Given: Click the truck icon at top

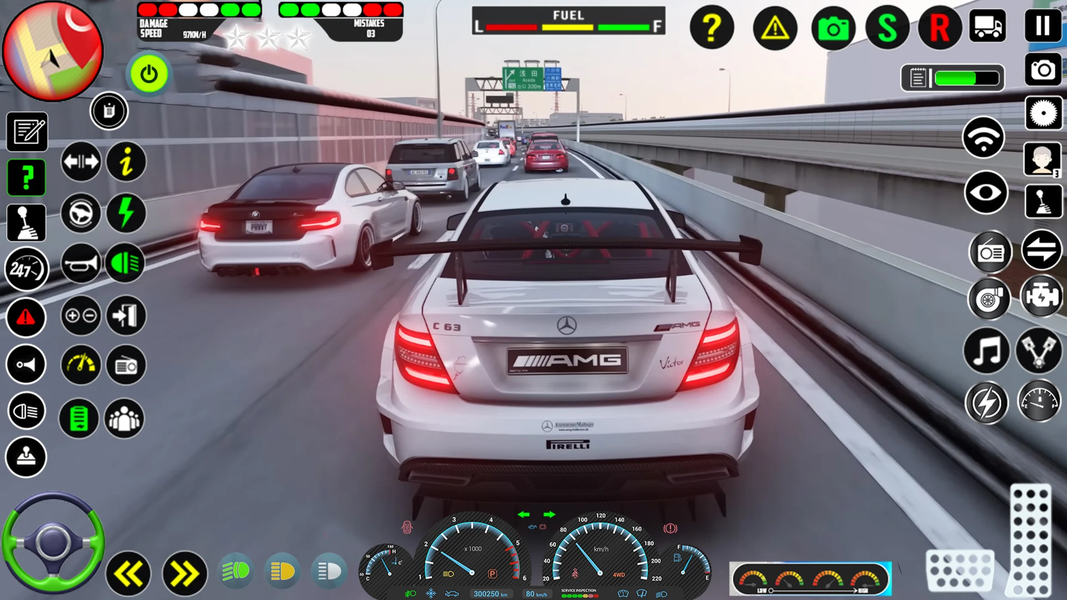Looking at the screenshot, I should coord(987,27).
